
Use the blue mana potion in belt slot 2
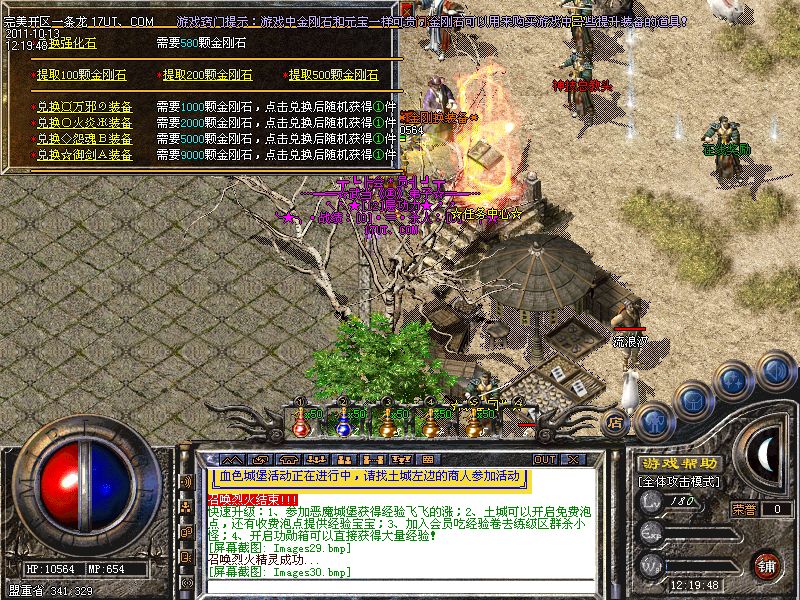[343, 423]
